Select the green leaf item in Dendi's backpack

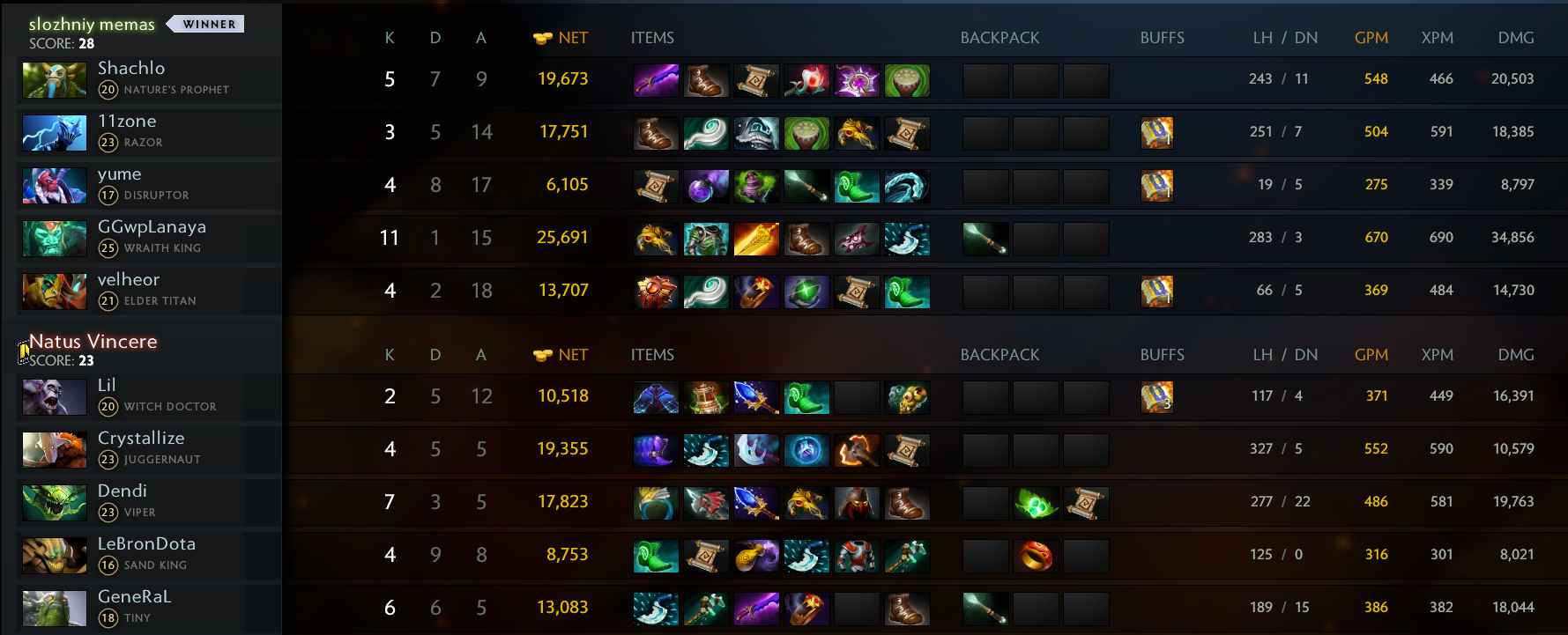pos(1036,503)
